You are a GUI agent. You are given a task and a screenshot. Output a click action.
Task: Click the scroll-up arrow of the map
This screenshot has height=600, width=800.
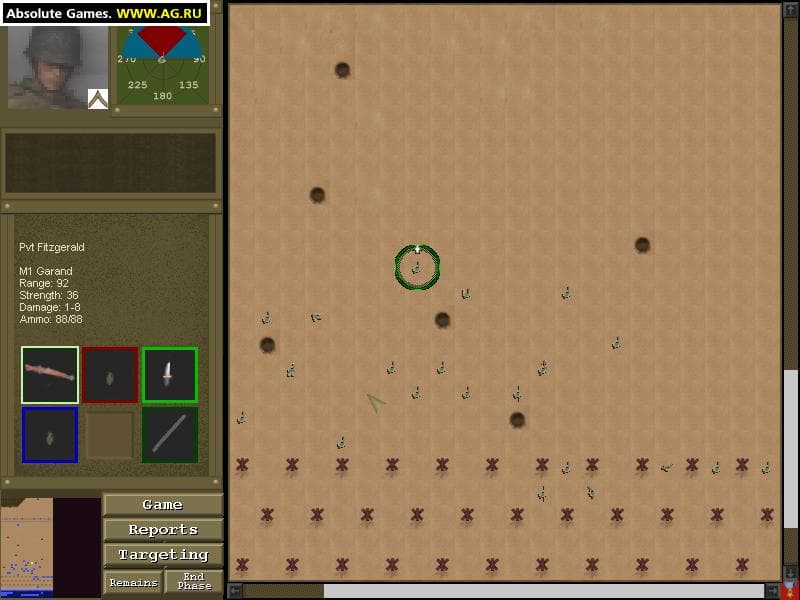(x=790, y=9)
